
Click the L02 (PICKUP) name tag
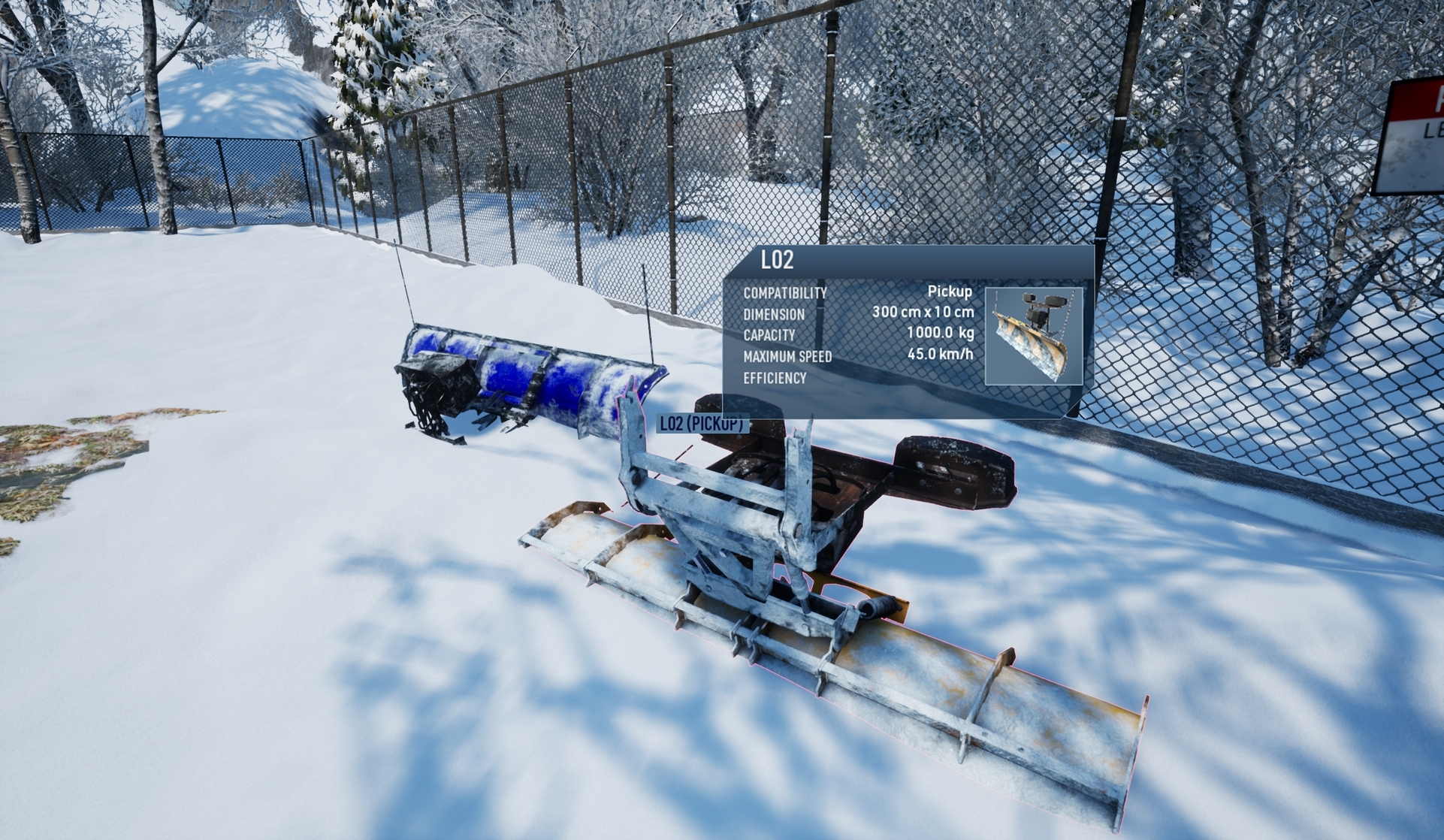[x=702, y=423]
